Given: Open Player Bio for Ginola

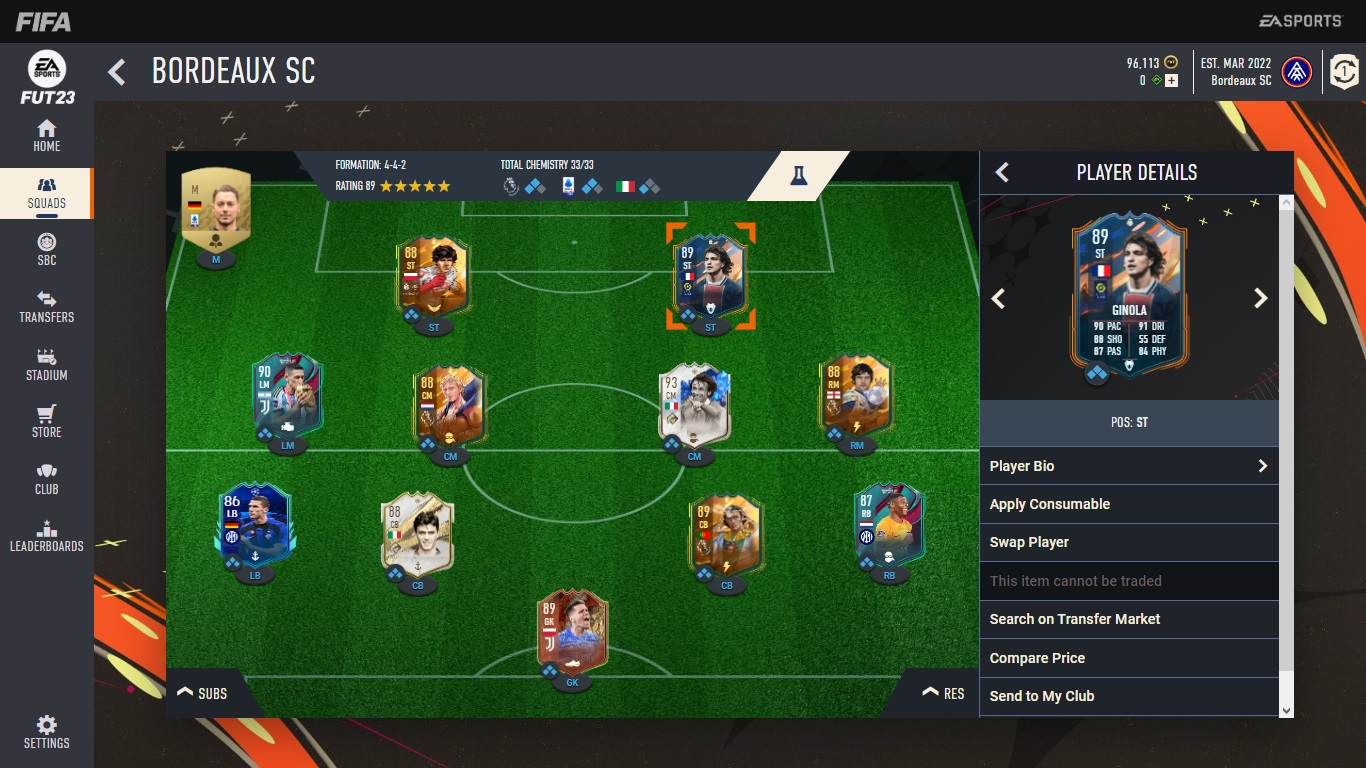Looking at the screenshot, I should [x=1129, y=466].
